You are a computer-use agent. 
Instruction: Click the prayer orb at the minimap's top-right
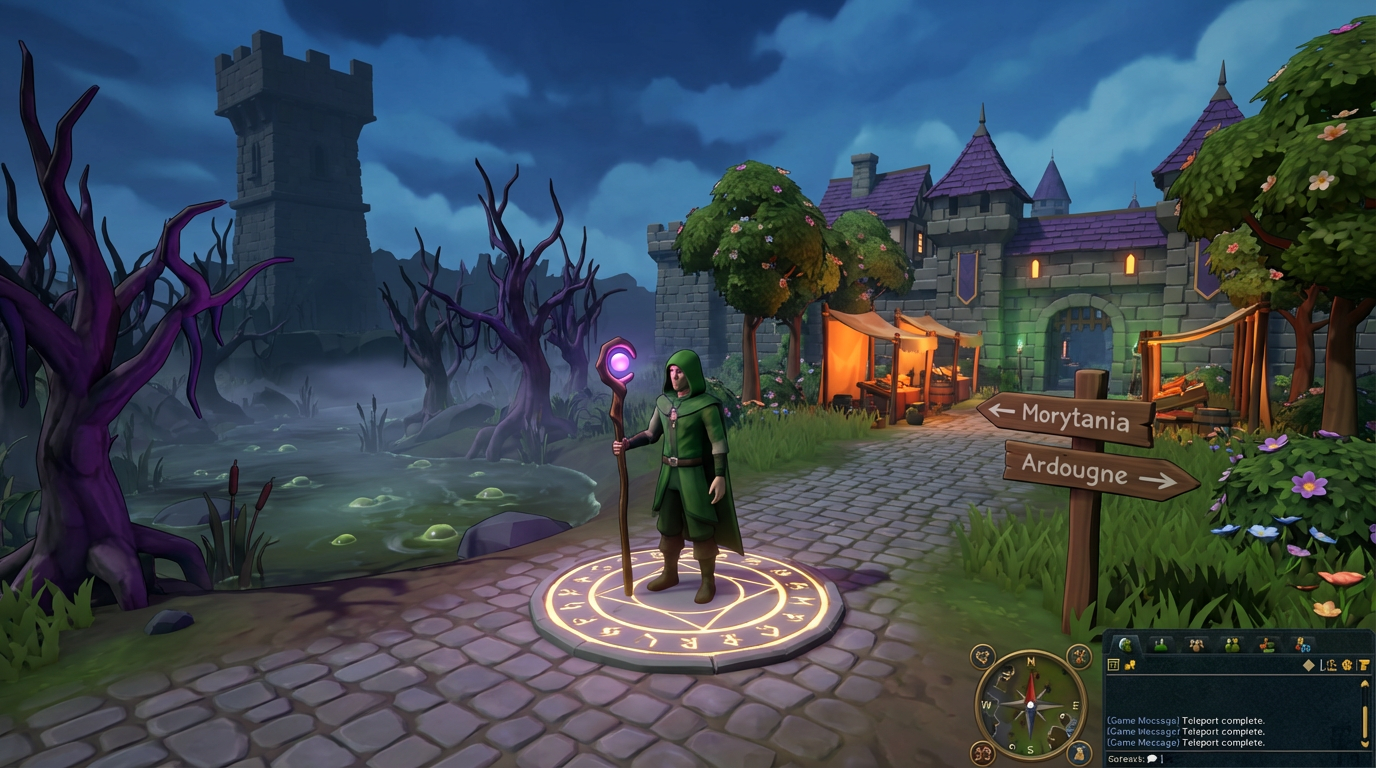[1079, 655]
